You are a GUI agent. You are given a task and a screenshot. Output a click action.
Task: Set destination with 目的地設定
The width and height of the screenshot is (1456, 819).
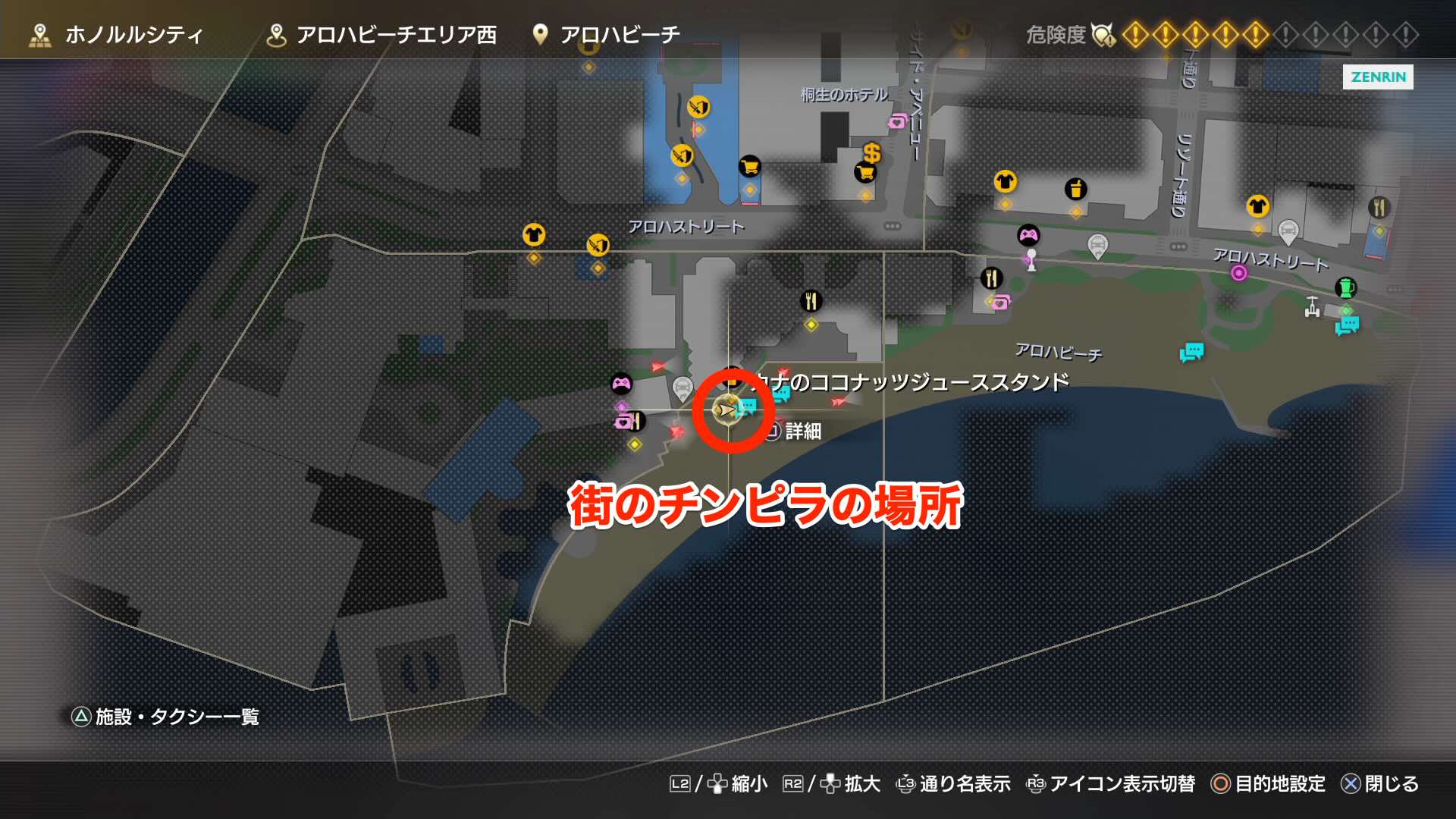coord(1281,786)
